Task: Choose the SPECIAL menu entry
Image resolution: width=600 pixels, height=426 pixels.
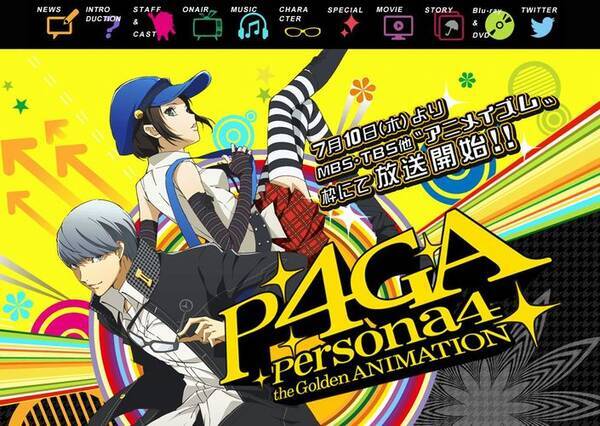Action: (347, 22)
